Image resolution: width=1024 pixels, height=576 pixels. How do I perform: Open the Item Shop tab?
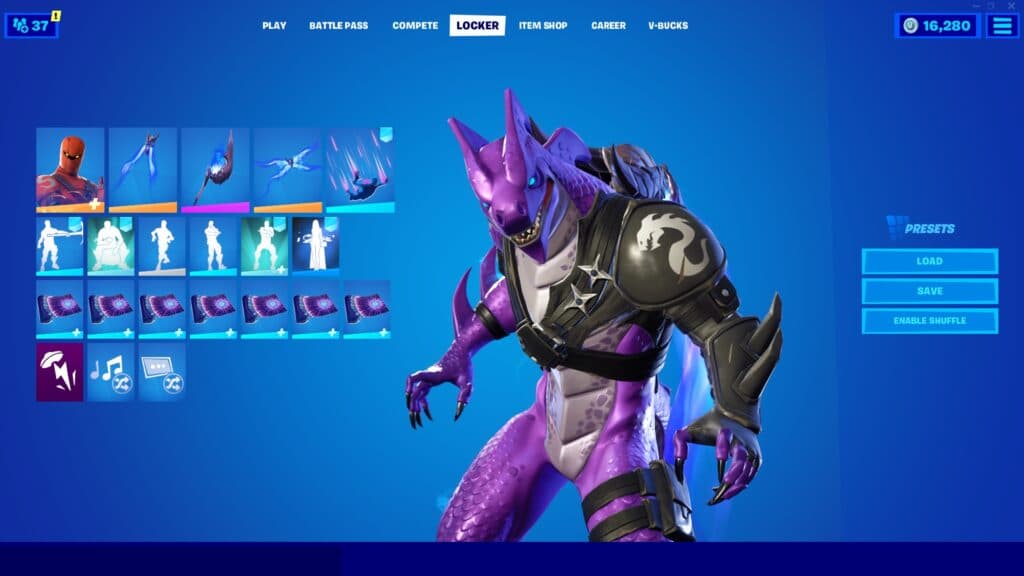[x=543, y=26]
